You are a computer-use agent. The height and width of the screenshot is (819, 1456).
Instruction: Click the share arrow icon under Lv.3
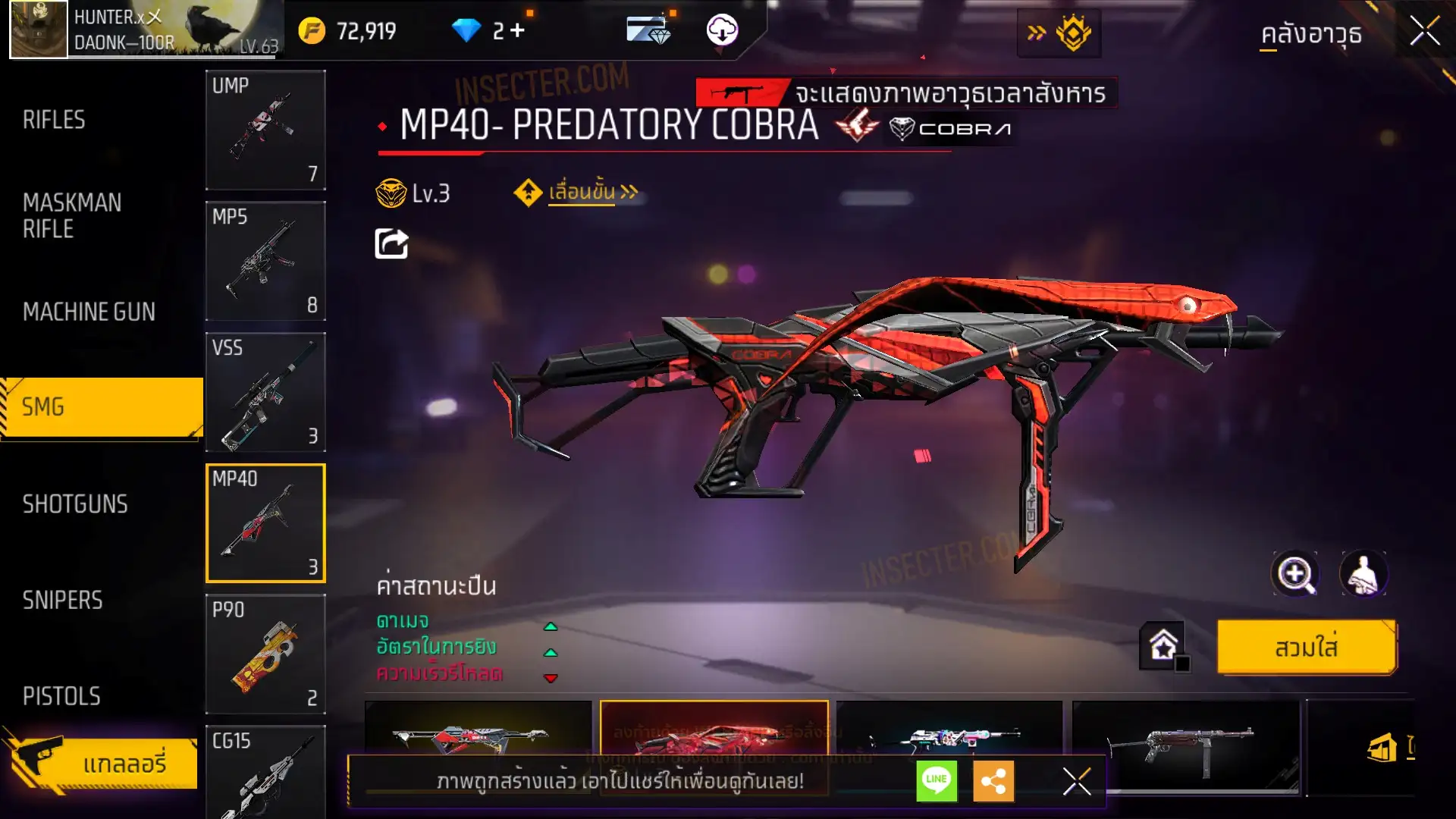tap(391, 243)
